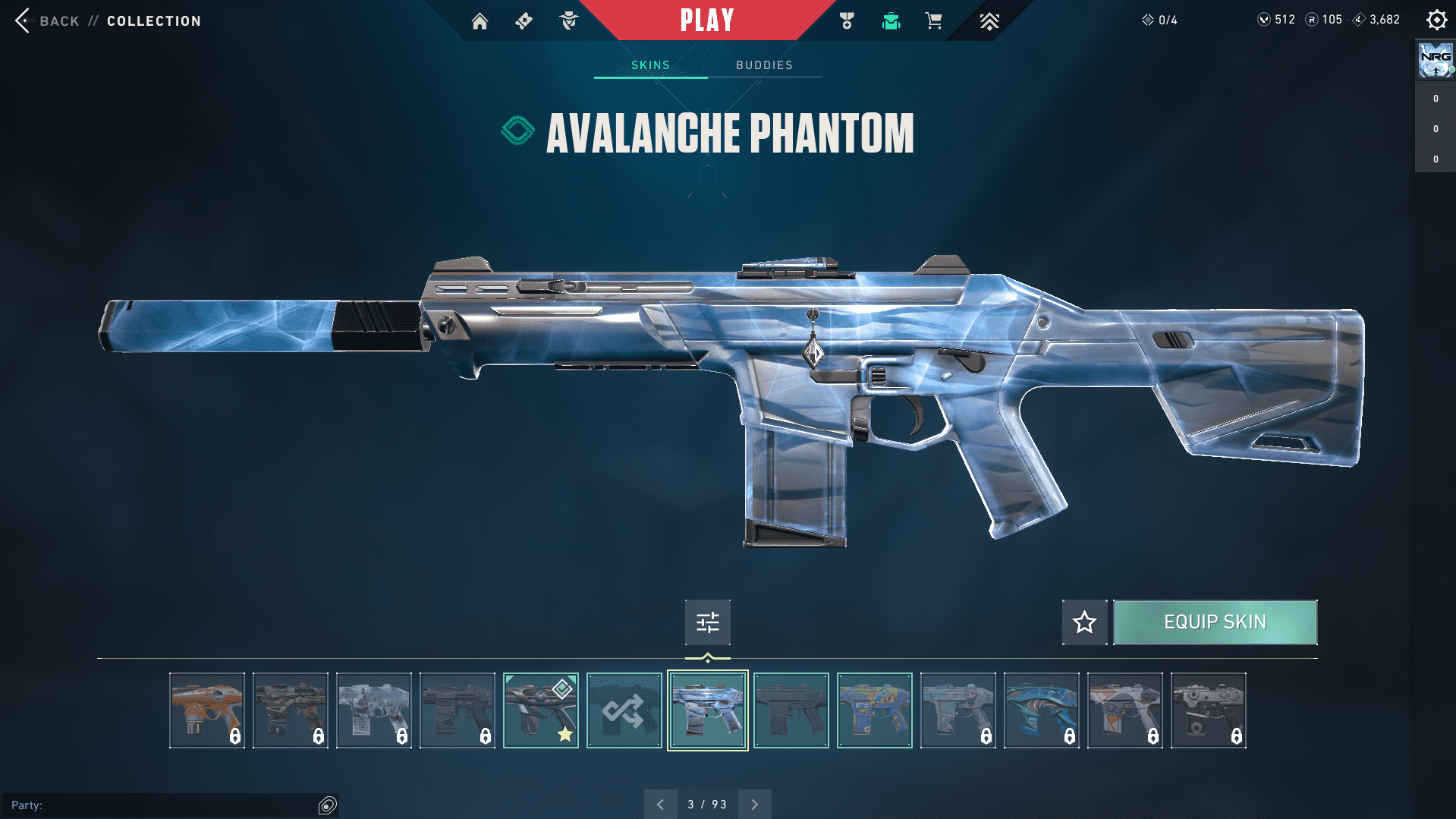The width and height of the screenshot is (1456, 819).
Task: Choose the favorited Phantom skin with star
Action: [540, 710]
